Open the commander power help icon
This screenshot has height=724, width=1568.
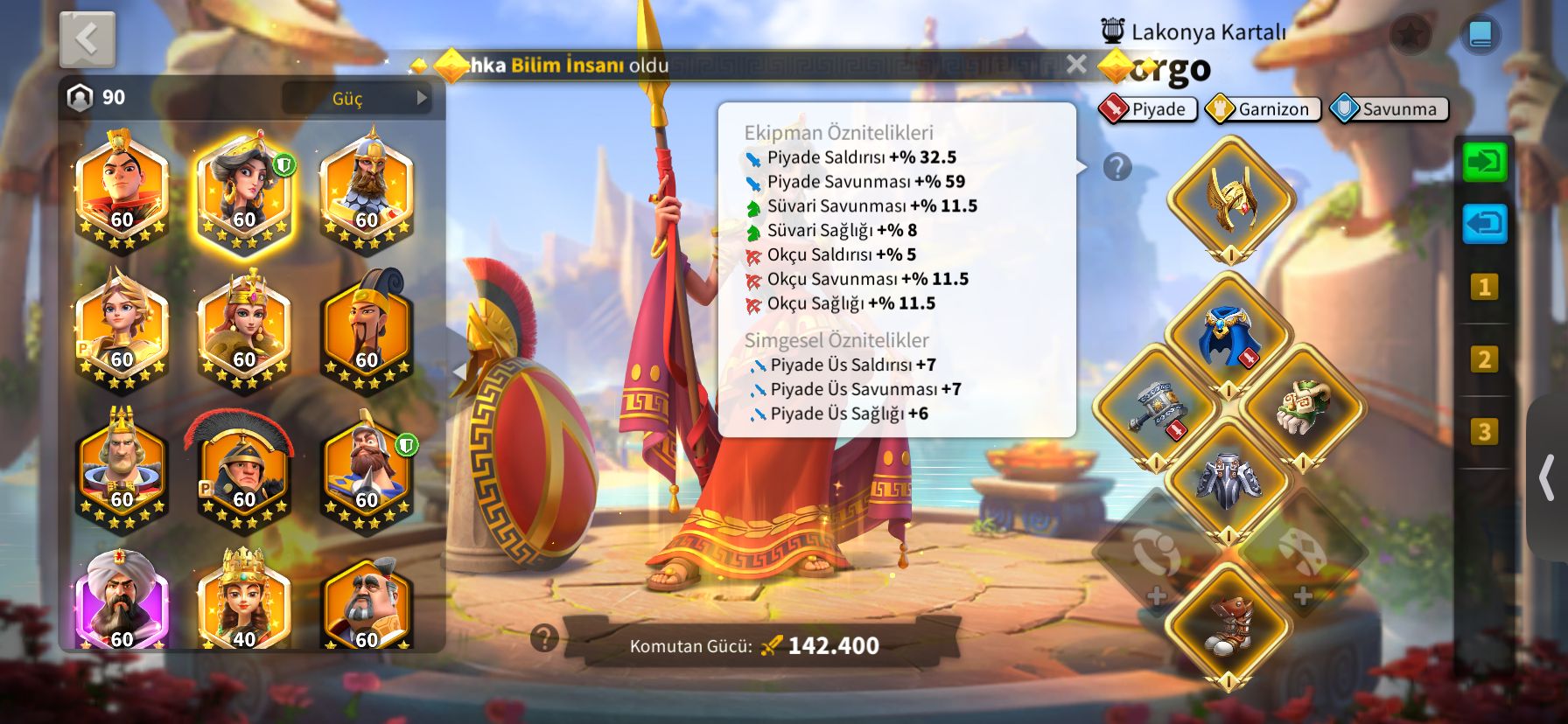544,638
